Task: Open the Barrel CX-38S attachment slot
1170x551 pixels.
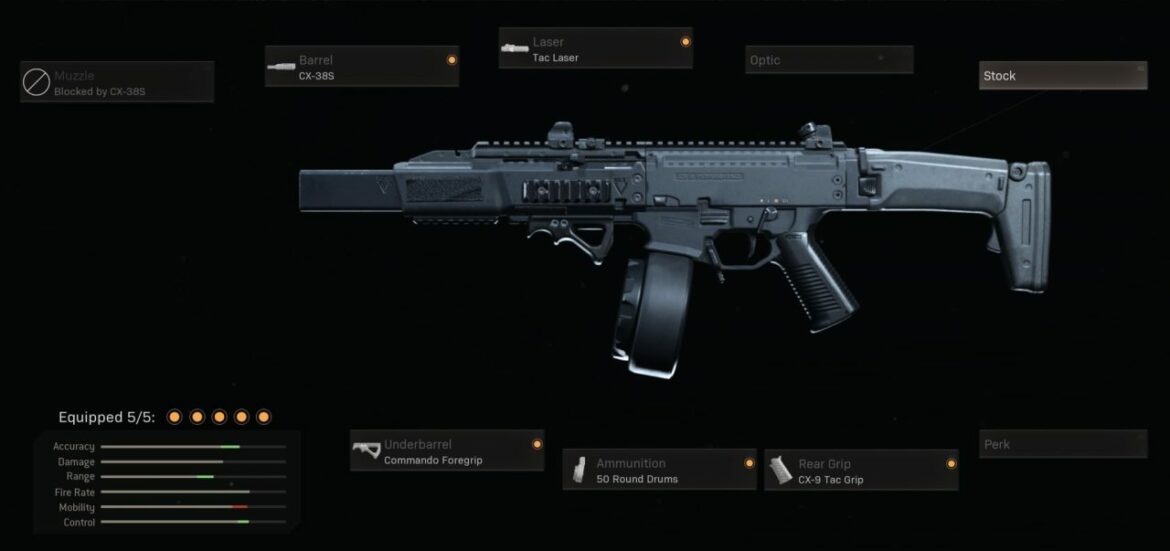Action: [362, 67]
